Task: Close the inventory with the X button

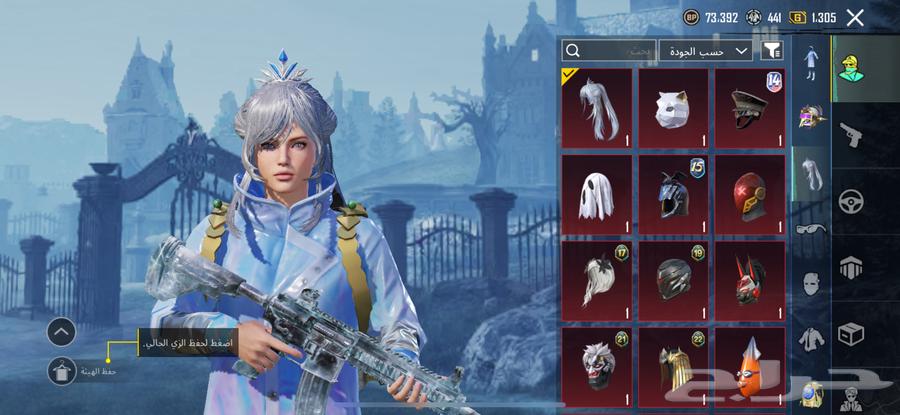Action: point(855,17)
